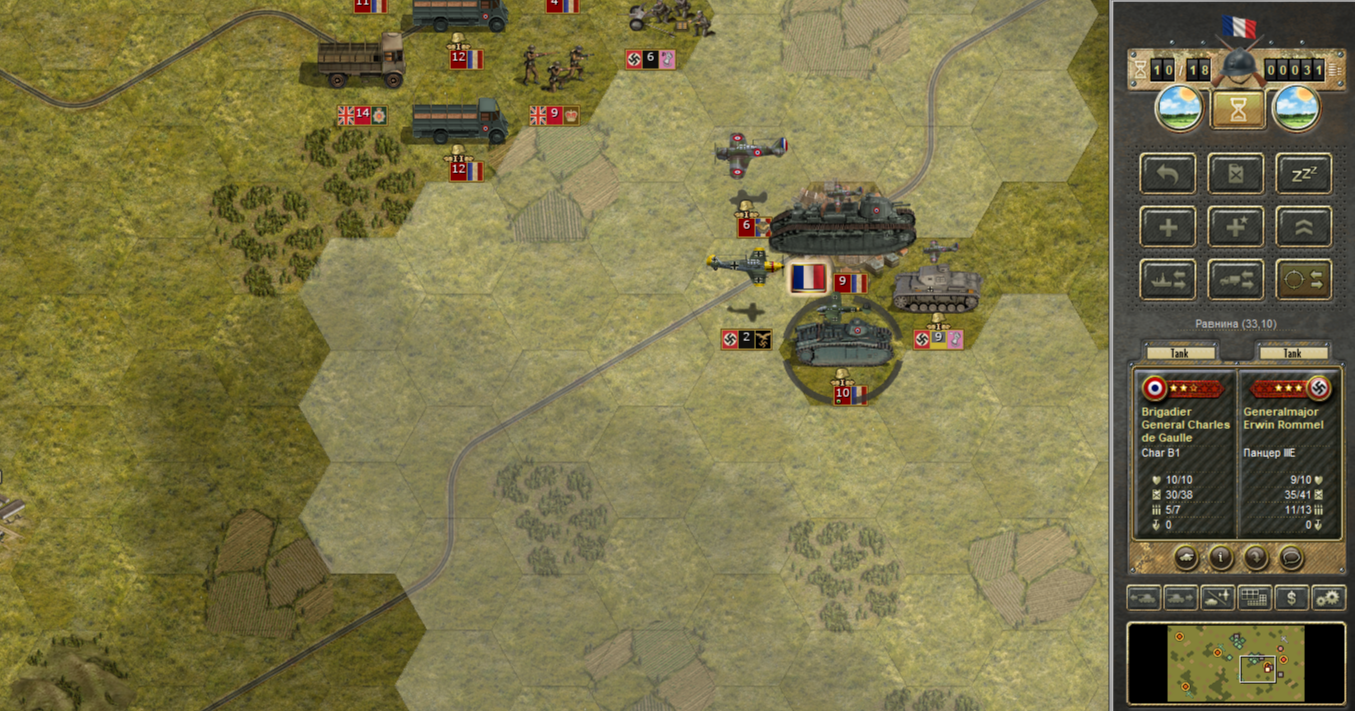
Task: Open game settings via the gears button
Action: (1328, 598)
